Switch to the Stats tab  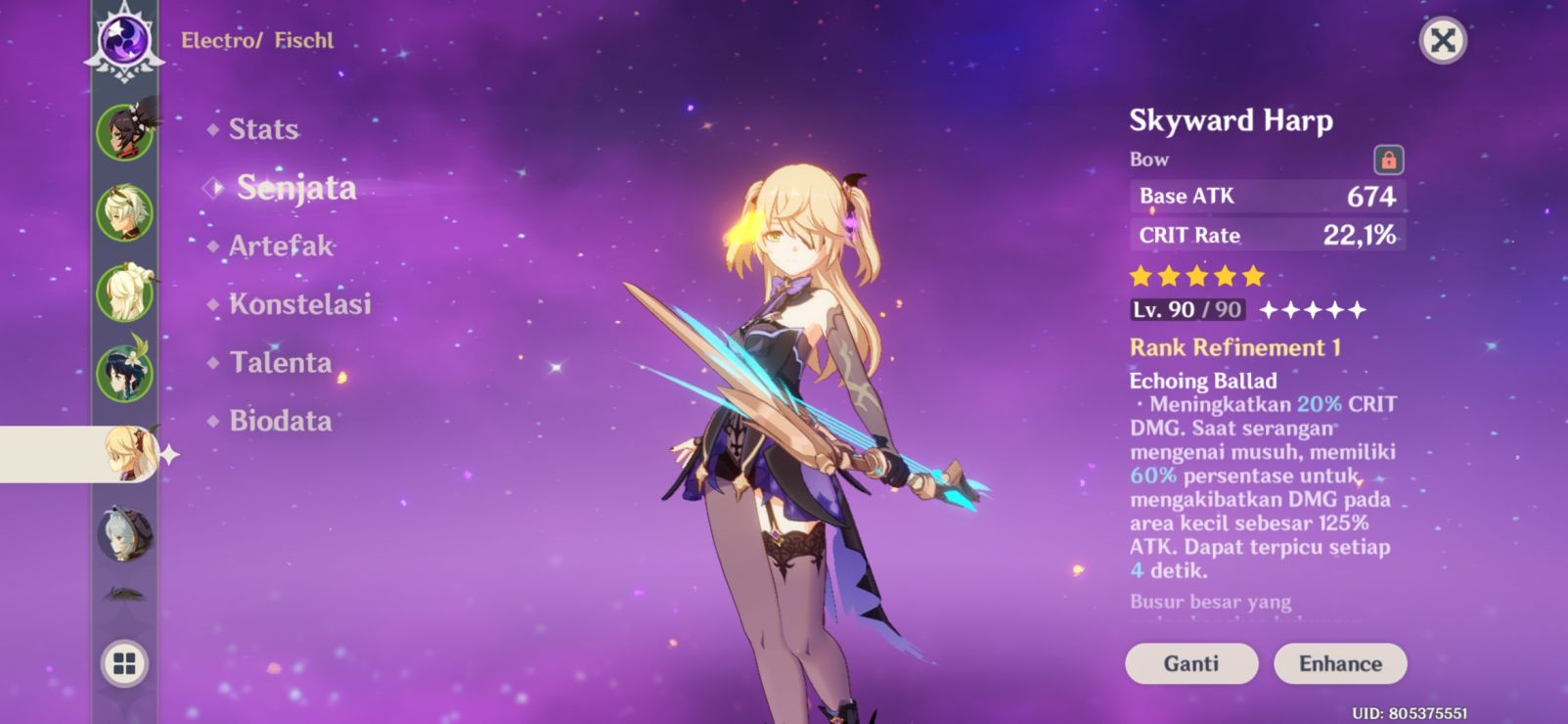pos(262,128)
